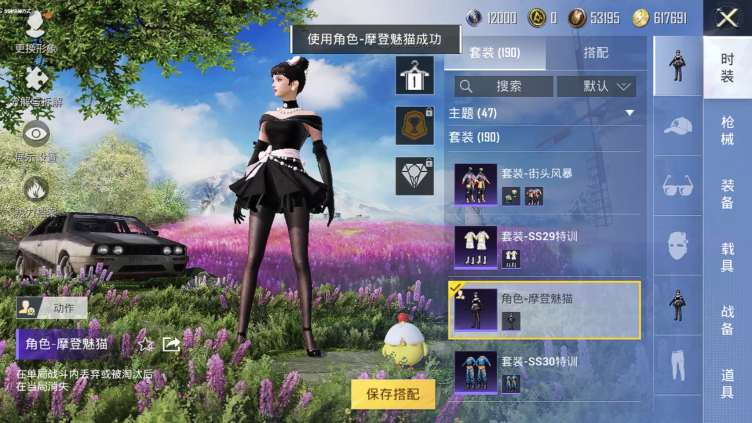Open 更换形象 change appearance
This screenshot has width=752, height=423.
(34, 30)
